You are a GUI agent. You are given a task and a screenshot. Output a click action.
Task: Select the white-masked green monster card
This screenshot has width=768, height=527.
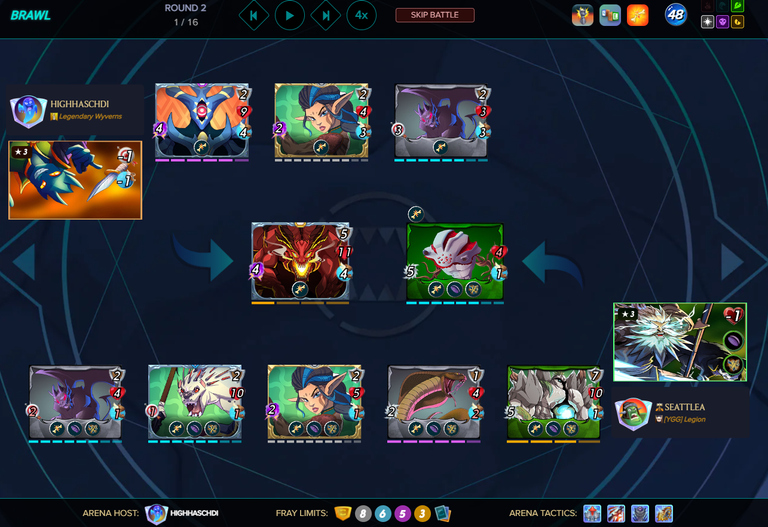[455, 260]
